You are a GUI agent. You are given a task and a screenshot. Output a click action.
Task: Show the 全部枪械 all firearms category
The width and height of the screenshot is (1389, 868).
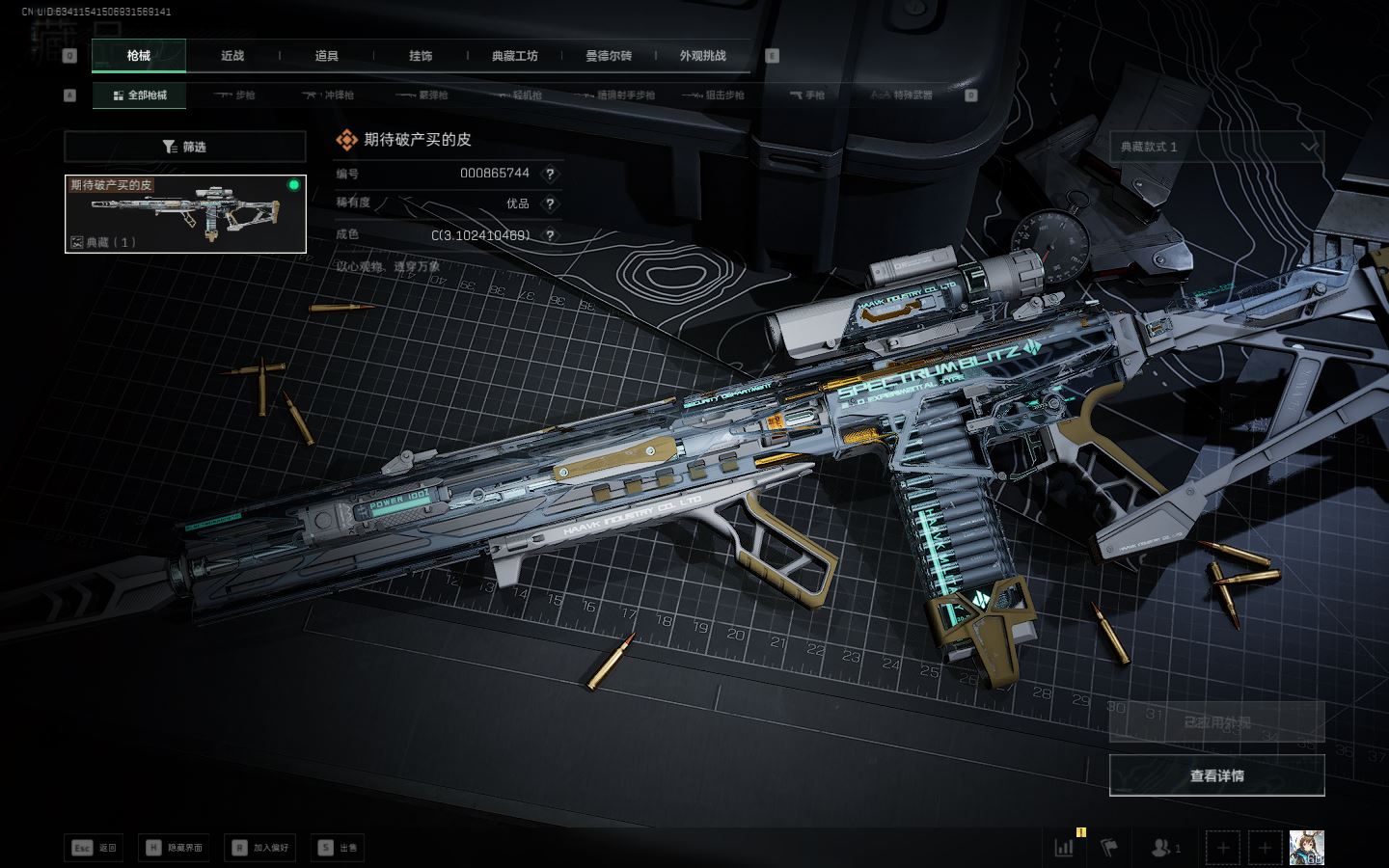[x=140, y=95]
